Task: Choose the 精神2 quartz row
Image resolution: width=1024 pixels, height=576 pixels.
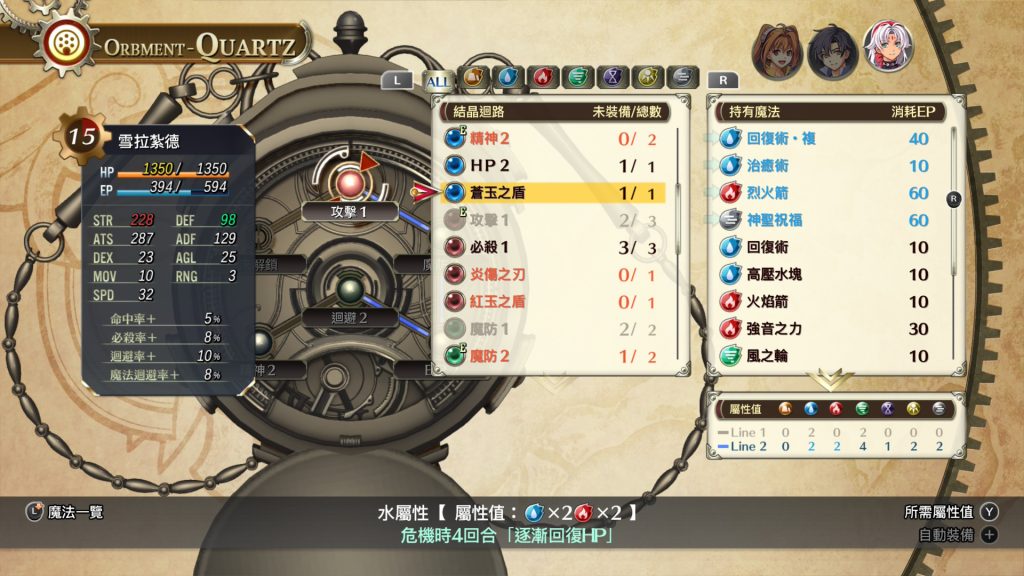Action: point(553,139)
